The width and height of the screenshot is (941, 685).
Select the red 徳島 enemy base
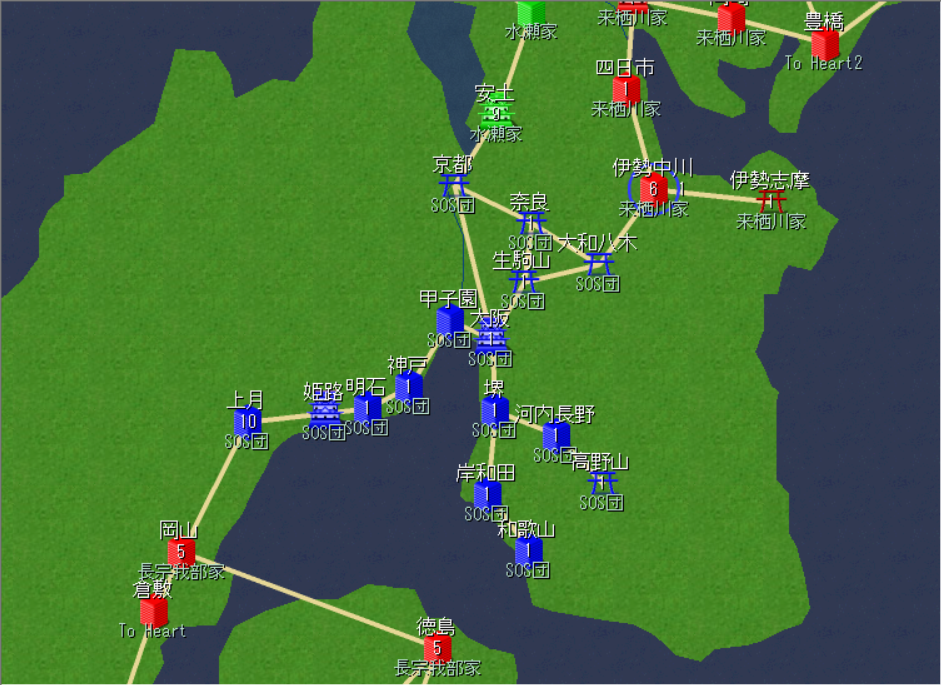pos(437,648)
